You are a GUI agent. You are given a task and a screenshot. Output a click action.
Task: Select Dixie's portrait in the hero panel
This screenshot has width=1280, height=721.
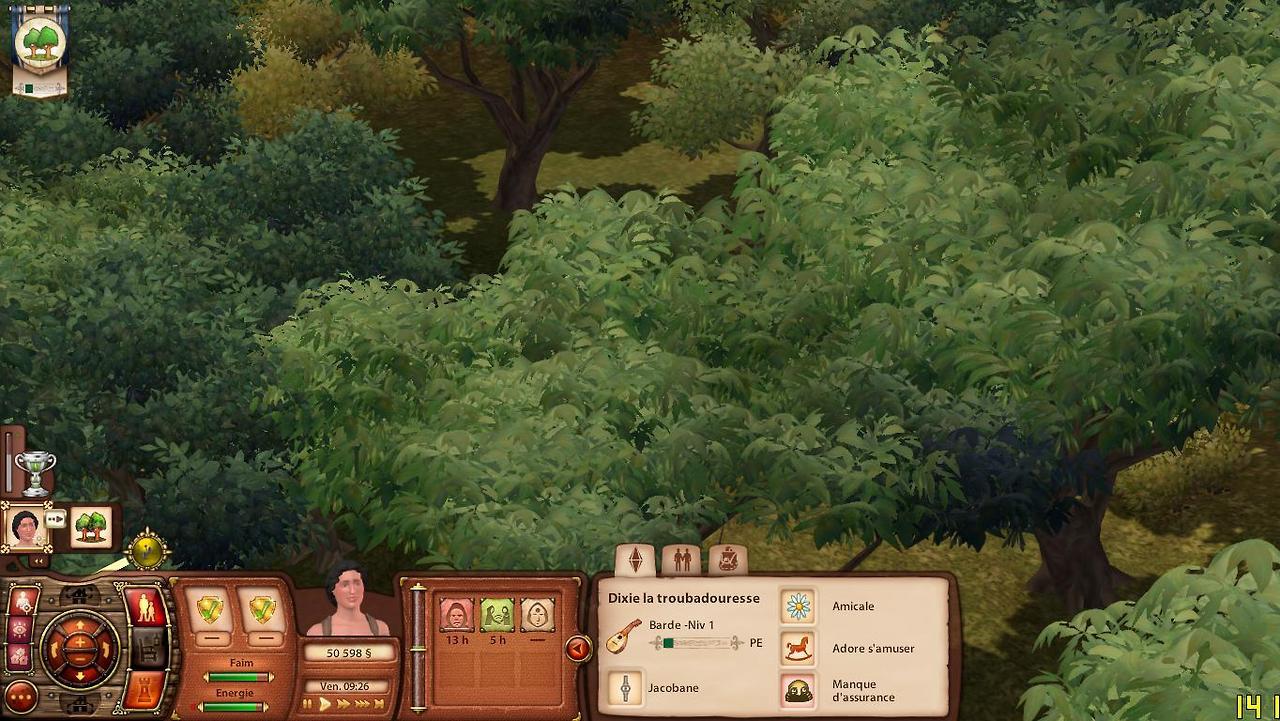(25, 527)
